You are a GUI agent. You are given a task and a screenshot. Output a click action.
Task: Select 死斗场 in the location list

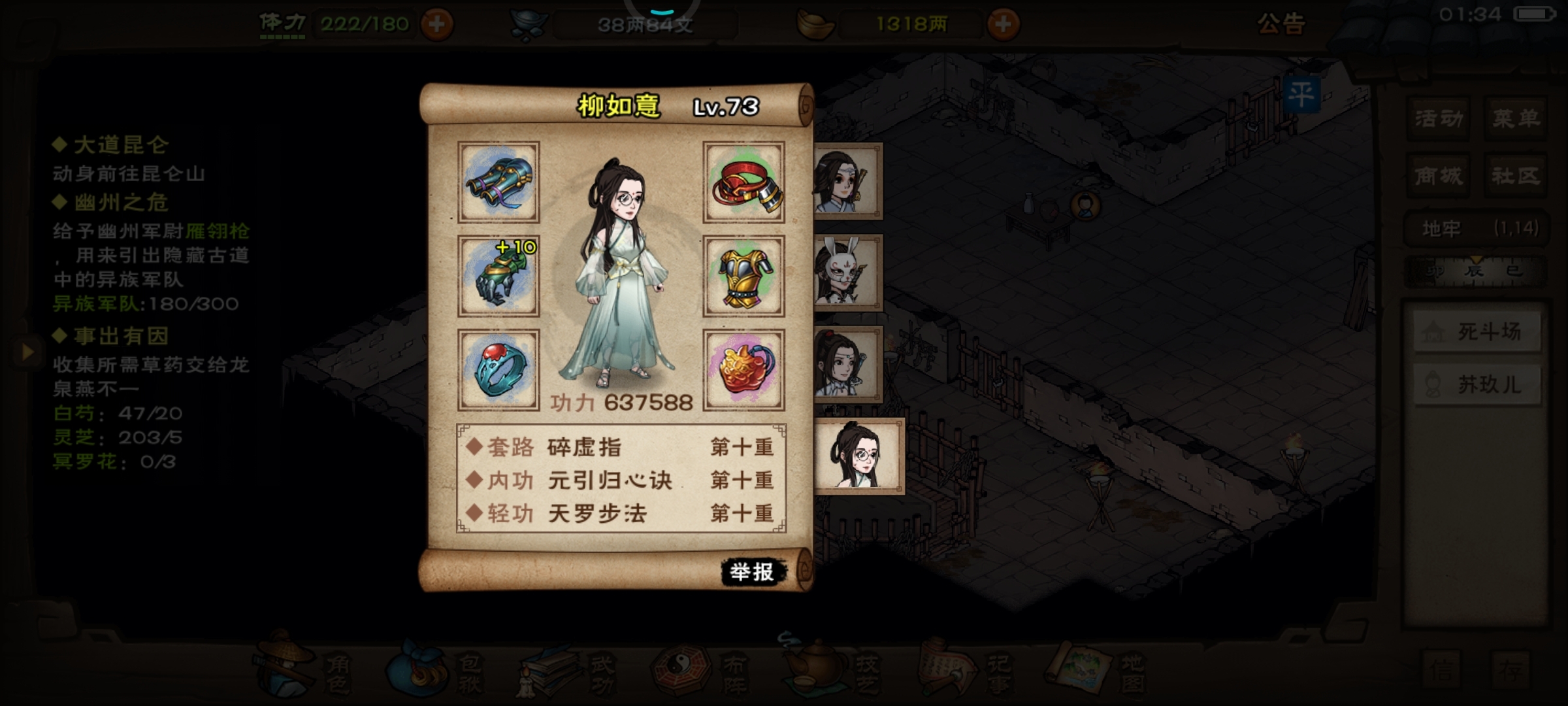click(1477, 332)
